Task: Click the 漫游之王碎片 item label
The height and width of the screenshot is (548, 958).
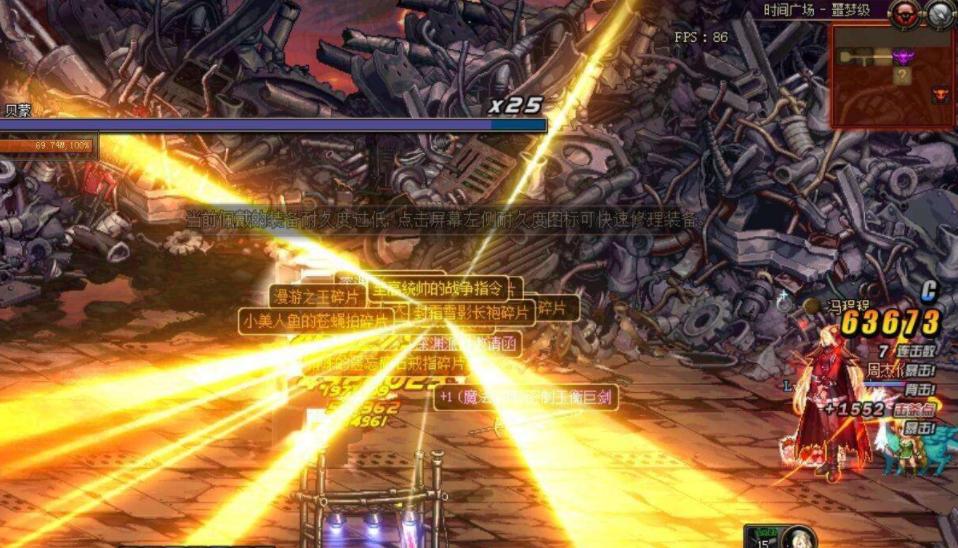Action: (316, 296)
